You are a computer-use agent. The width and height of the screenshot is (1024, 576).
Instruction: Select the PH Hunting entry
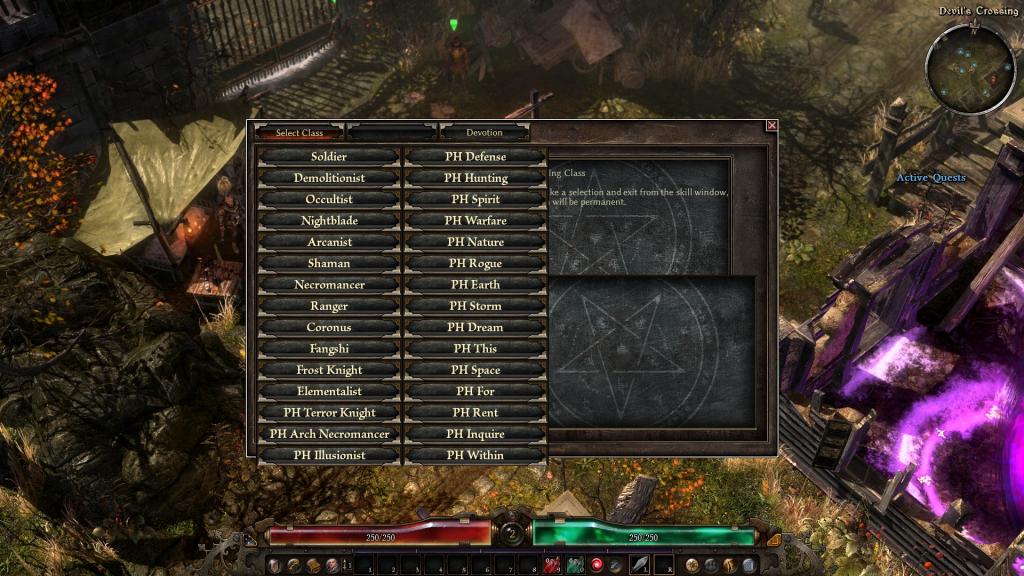[476, 178]
